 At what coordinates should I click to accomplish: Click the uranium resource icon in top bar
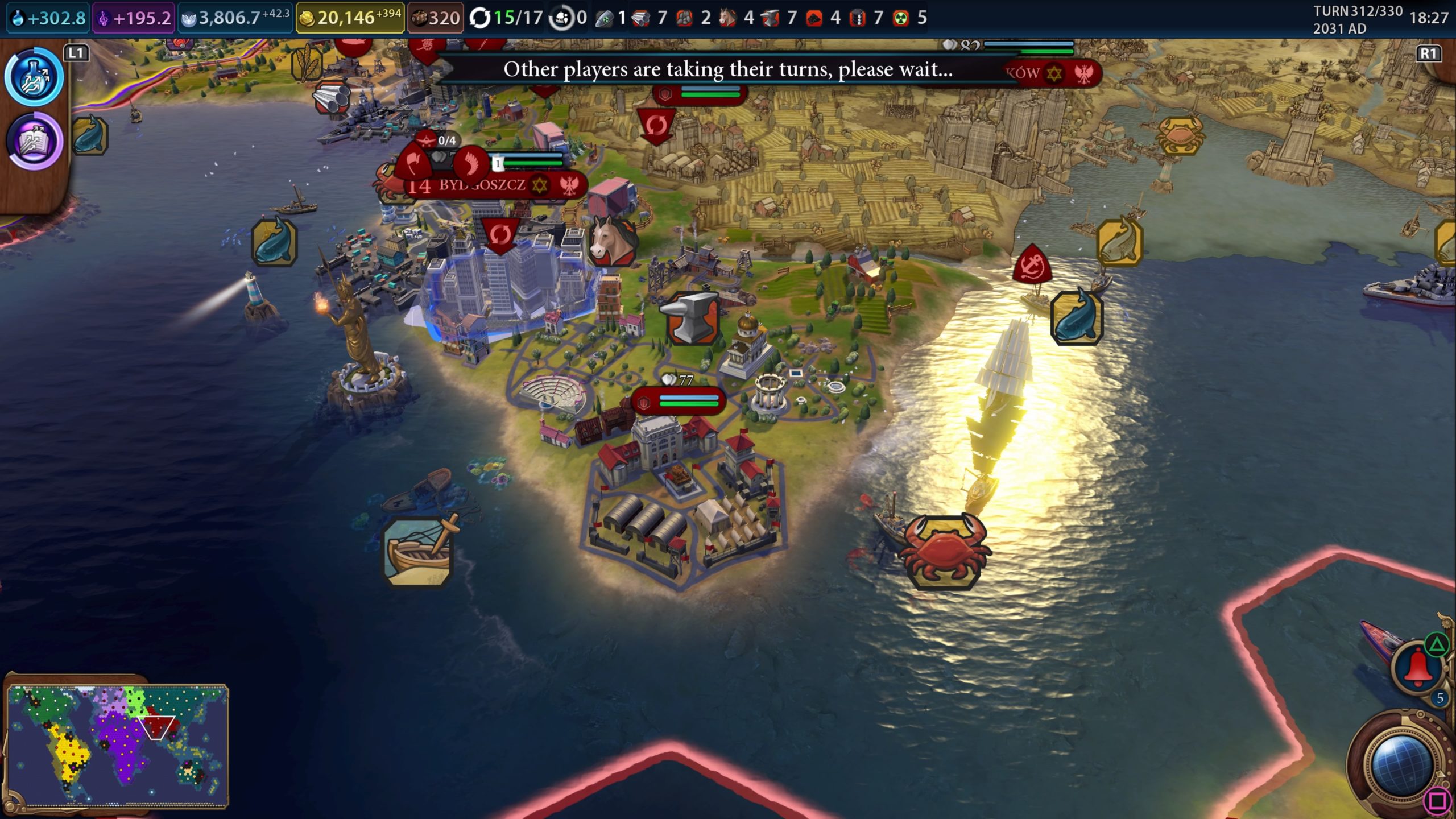coord(901,18)
